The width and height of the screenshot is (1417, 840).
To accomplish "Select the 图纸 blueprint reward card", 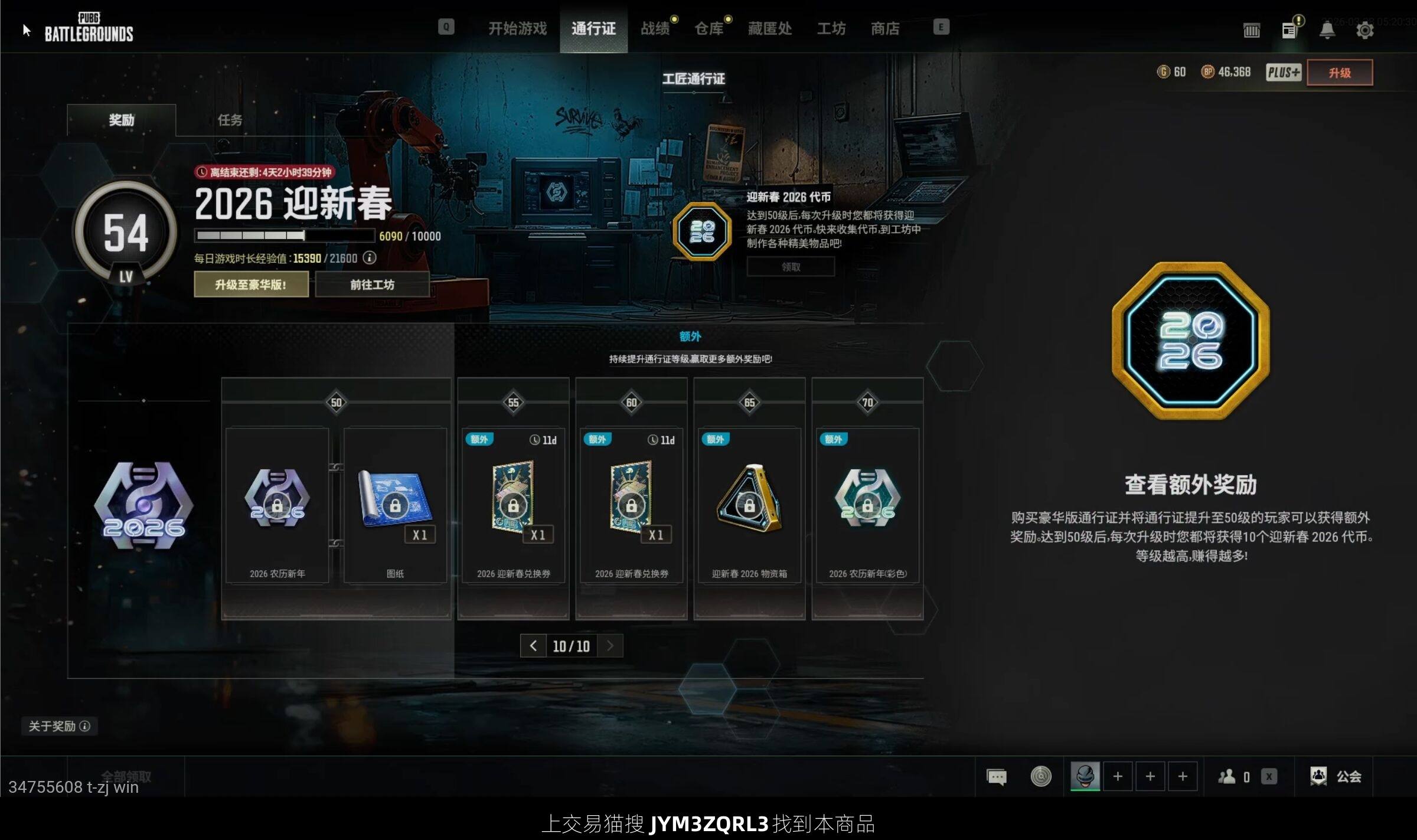I will [x=395, y=505].
